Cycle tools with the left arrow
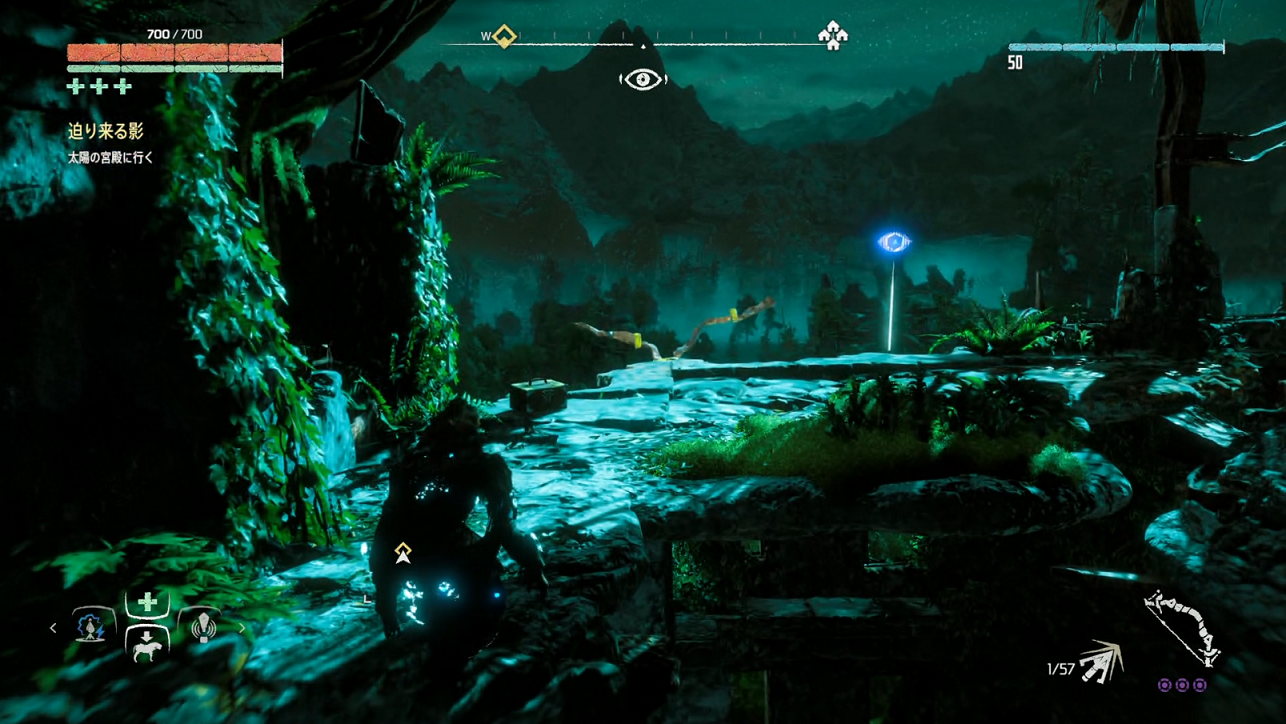The image size is (1286, 724). click(54, 628)
